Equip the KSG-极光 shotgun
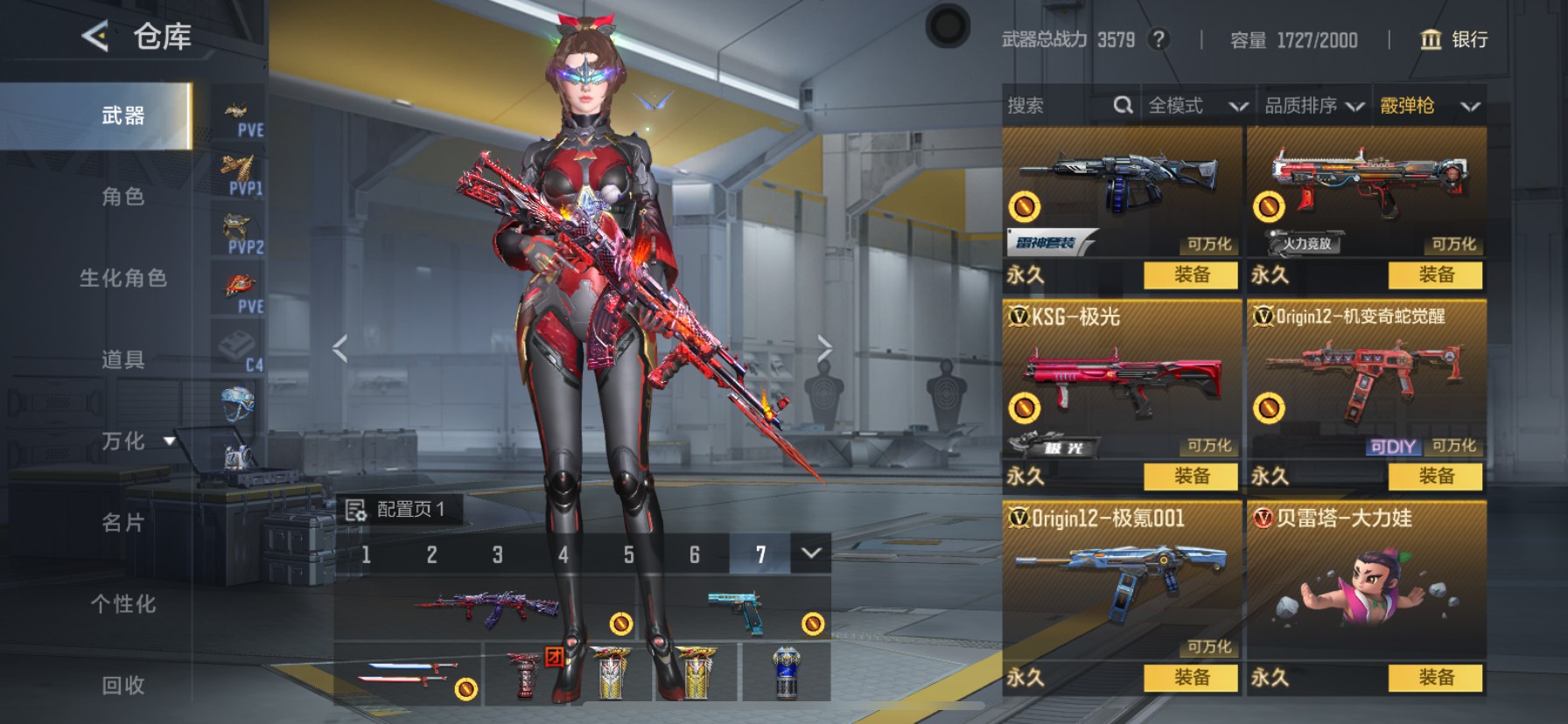 tap(1191, 477)
